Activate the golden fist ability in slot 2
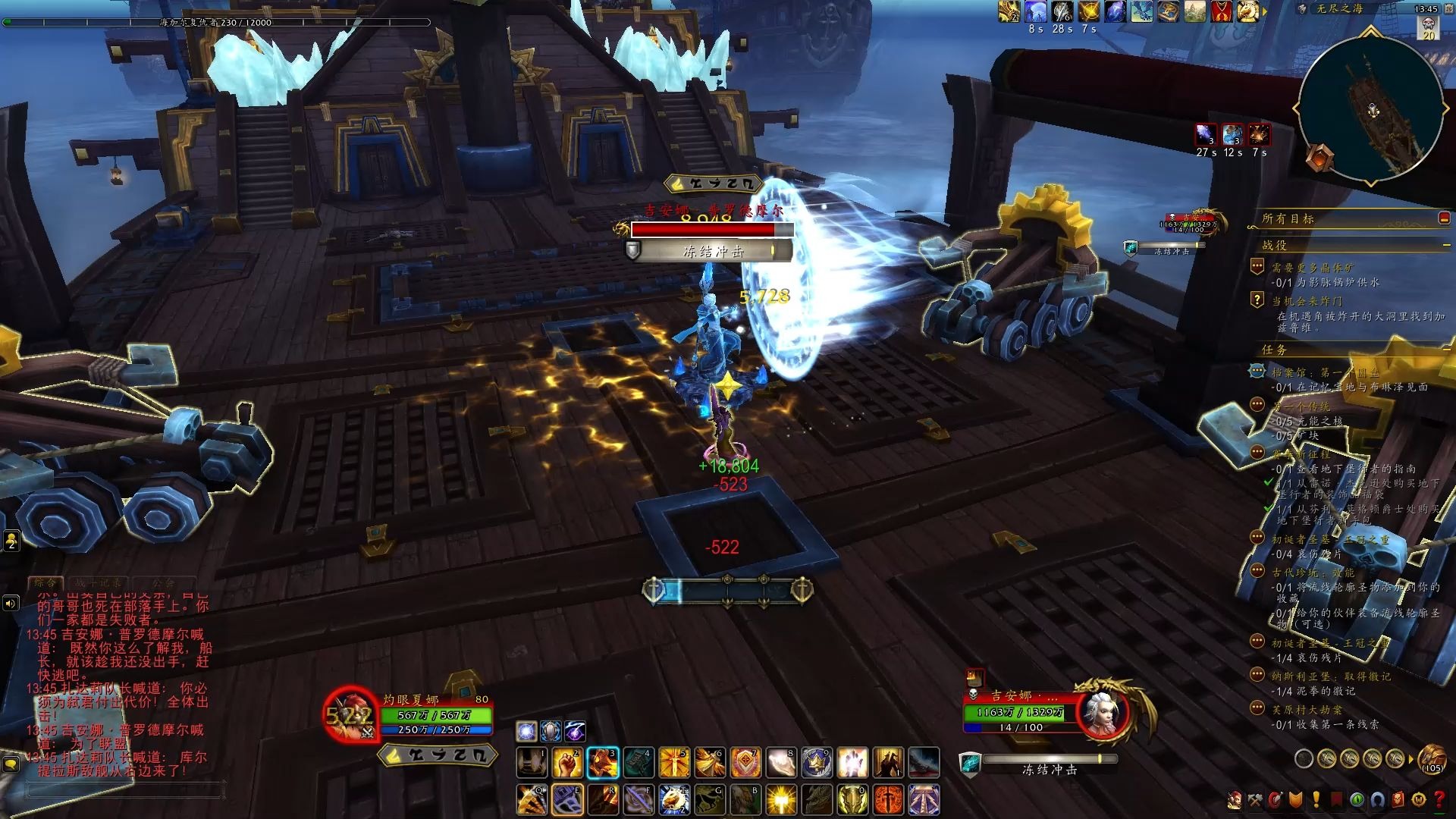This screenshot has width=1456, height=819. coord(567,763)
